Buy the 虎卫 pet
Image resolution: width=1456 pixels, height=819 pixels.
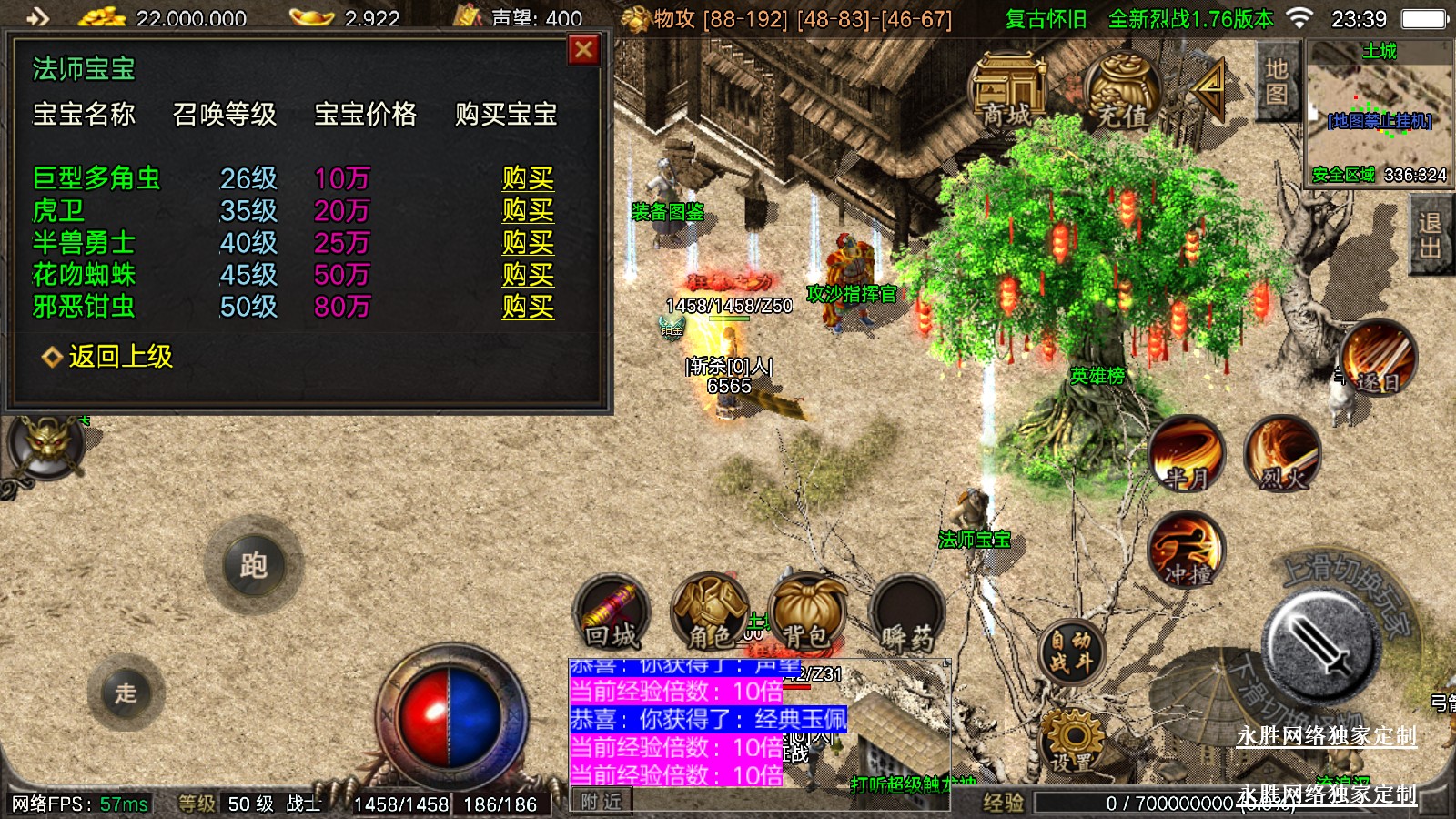[x=528, y=210]
